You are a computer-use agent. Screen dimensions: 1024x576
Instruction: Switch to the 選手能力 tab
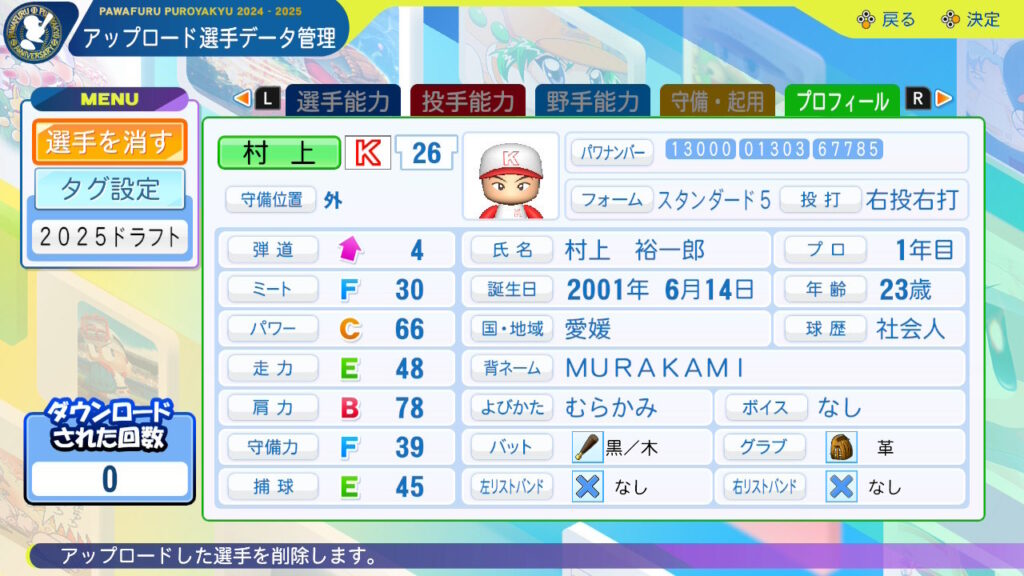(343, 101)
